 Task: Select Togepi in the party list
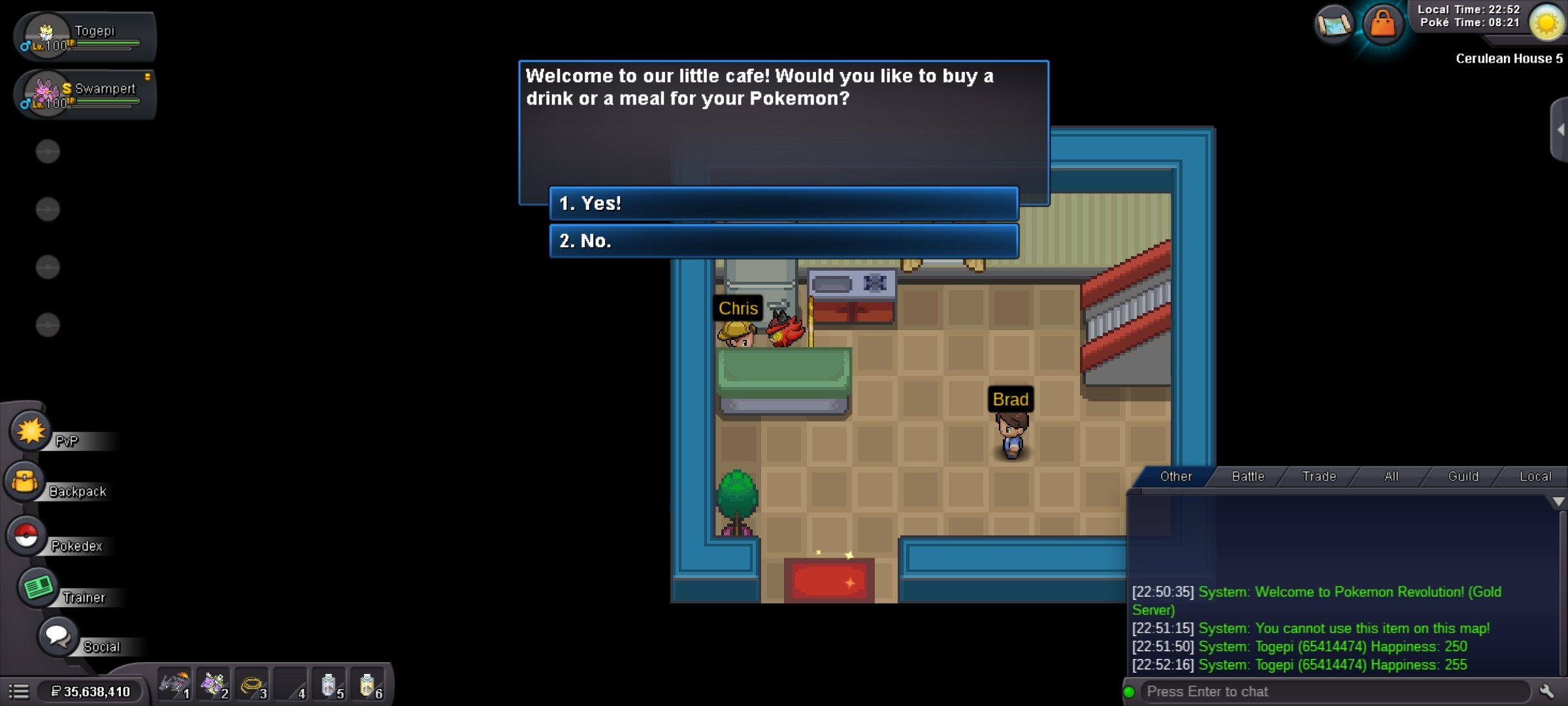[85, 37]
